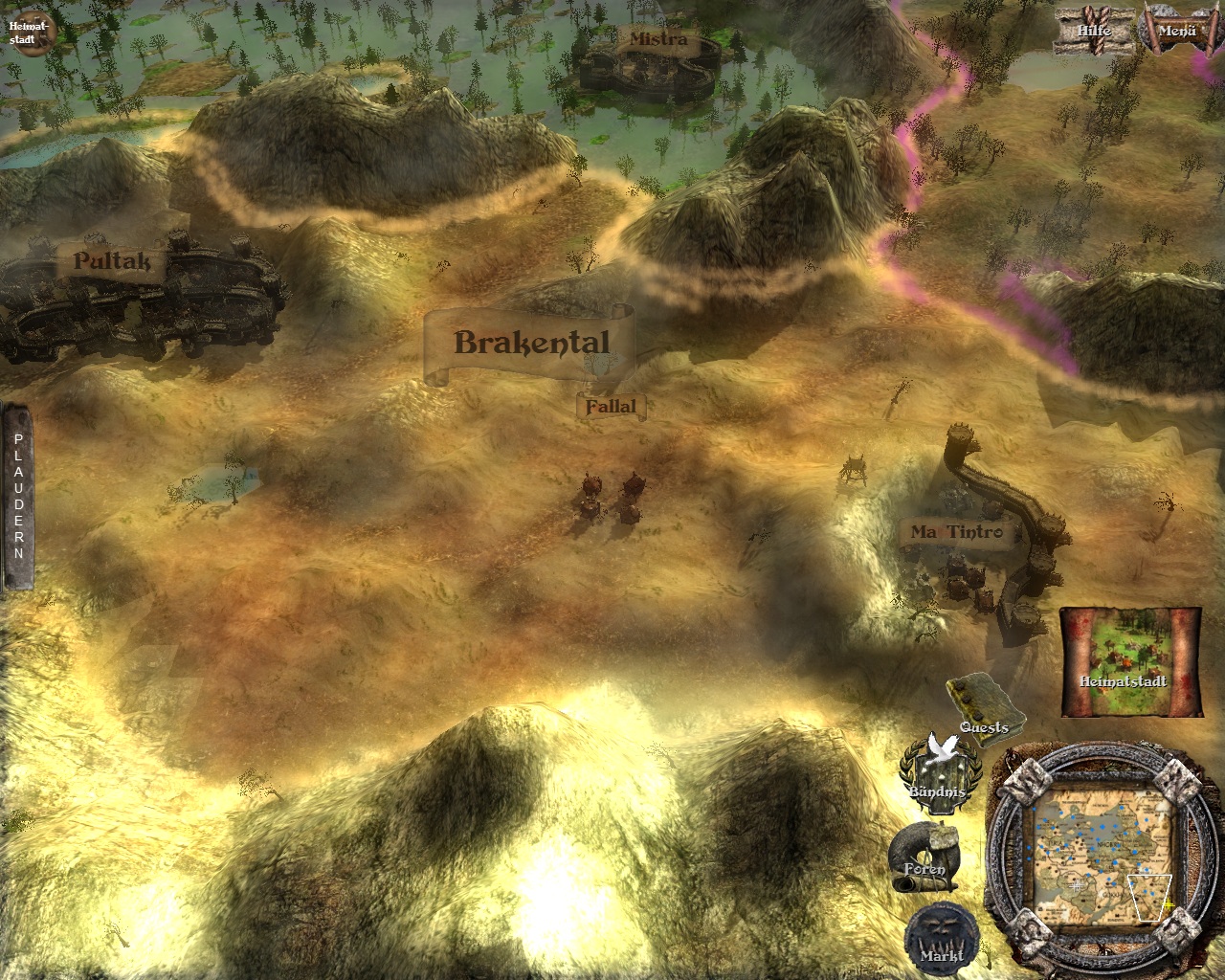Expand the Plaudern chat tab
The width and height of the screenshot is (1225, 980).
pyautogui.click(x=17, y=496)
